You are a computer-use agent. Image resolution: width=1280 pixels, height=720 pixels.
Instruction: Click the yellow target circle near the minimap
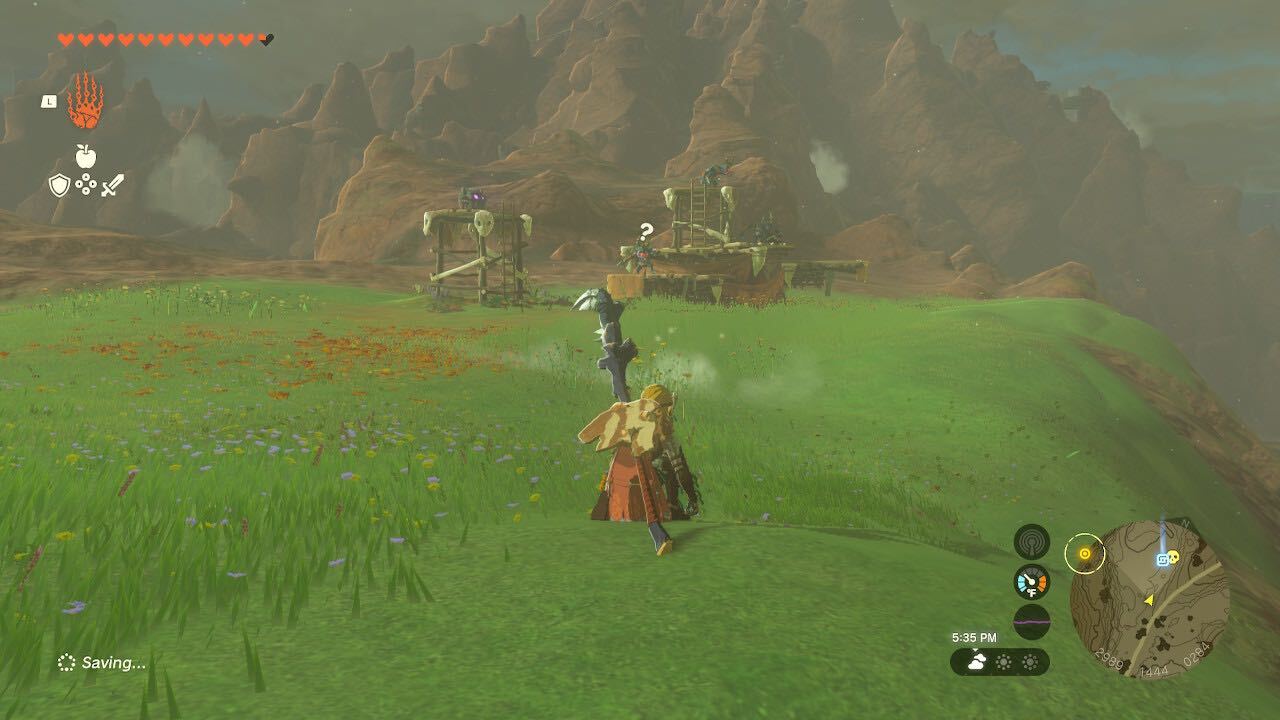point(1085,553)
